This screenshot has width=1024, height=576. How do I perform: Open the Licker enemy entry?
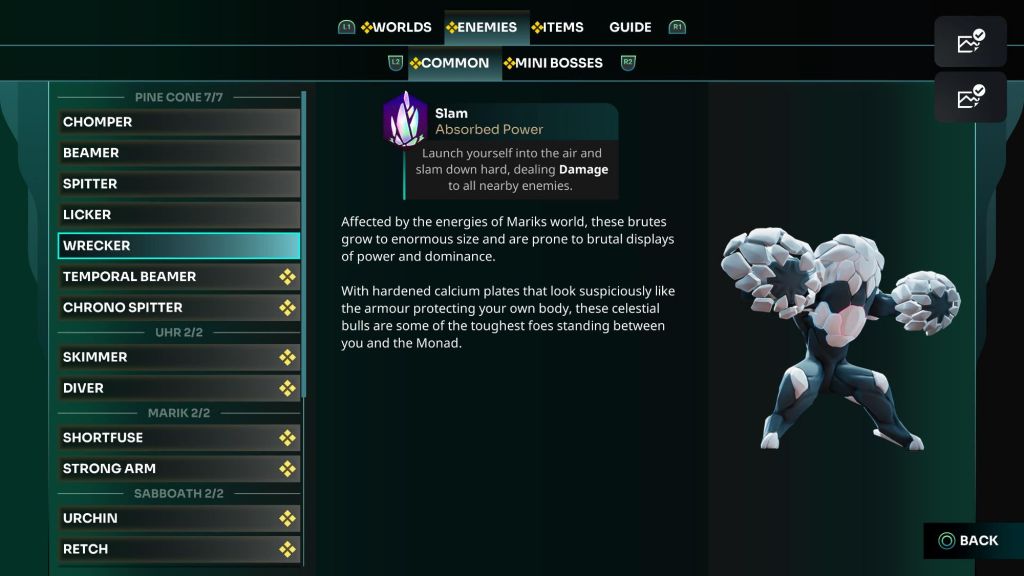pyautogui.click(x=179, y=215)
